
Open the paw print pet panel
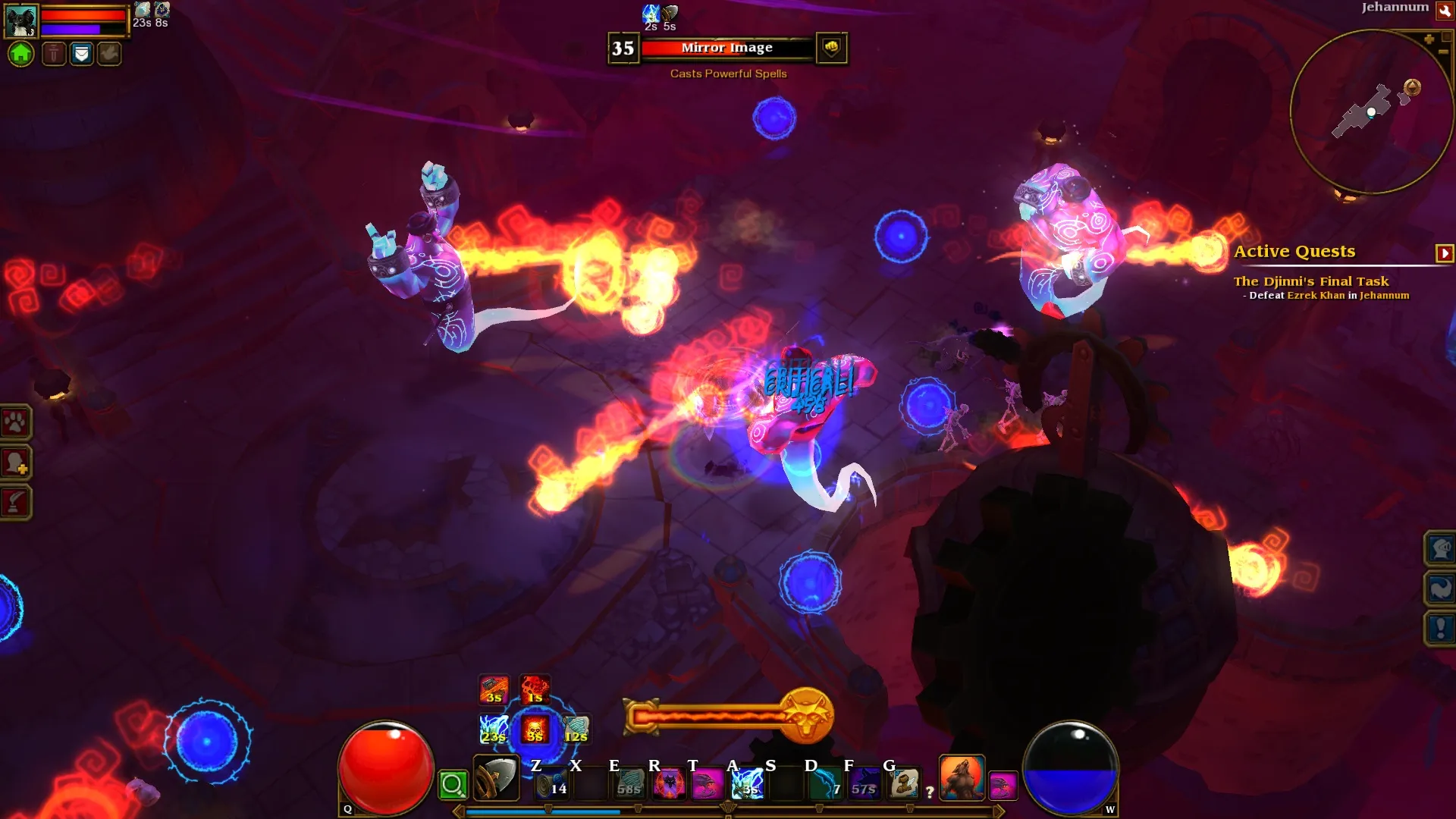pyautogui.click(x=15, y=422)
